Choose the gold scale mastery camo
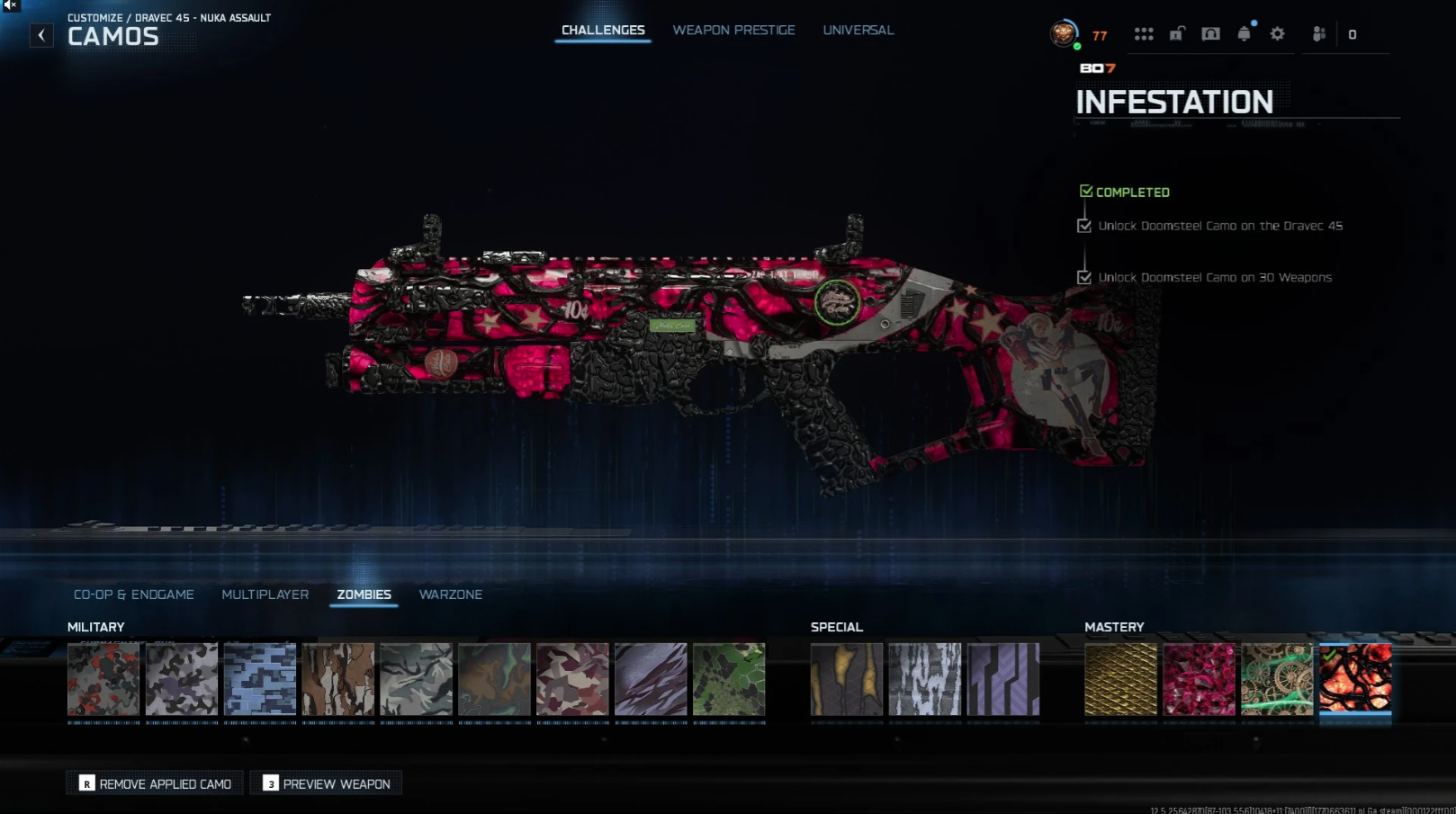 point(1120,679)
